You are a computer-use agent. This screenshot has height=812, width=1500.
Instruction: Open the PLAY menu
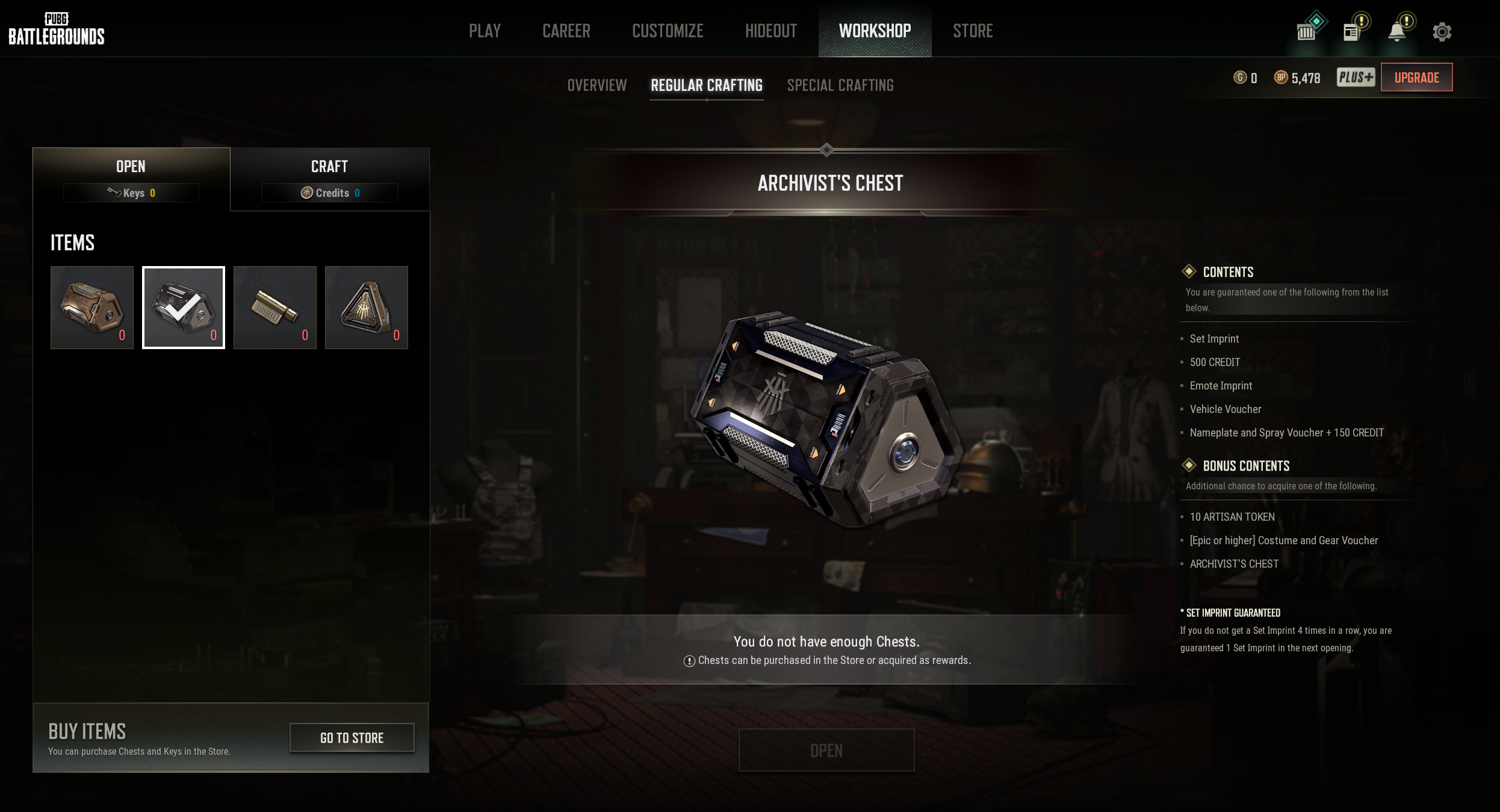coord(485,31)
